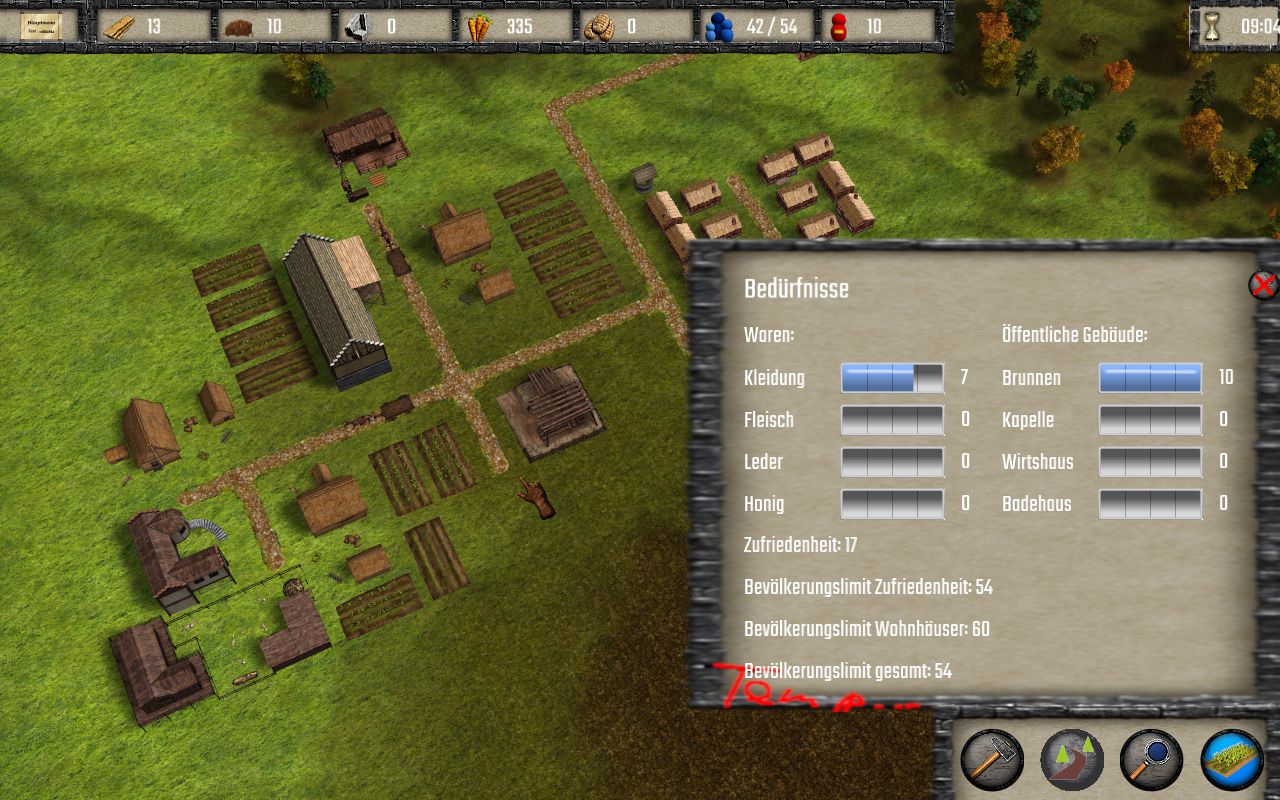
Task: Select the road and trees tool
Action: [1071, 760]
